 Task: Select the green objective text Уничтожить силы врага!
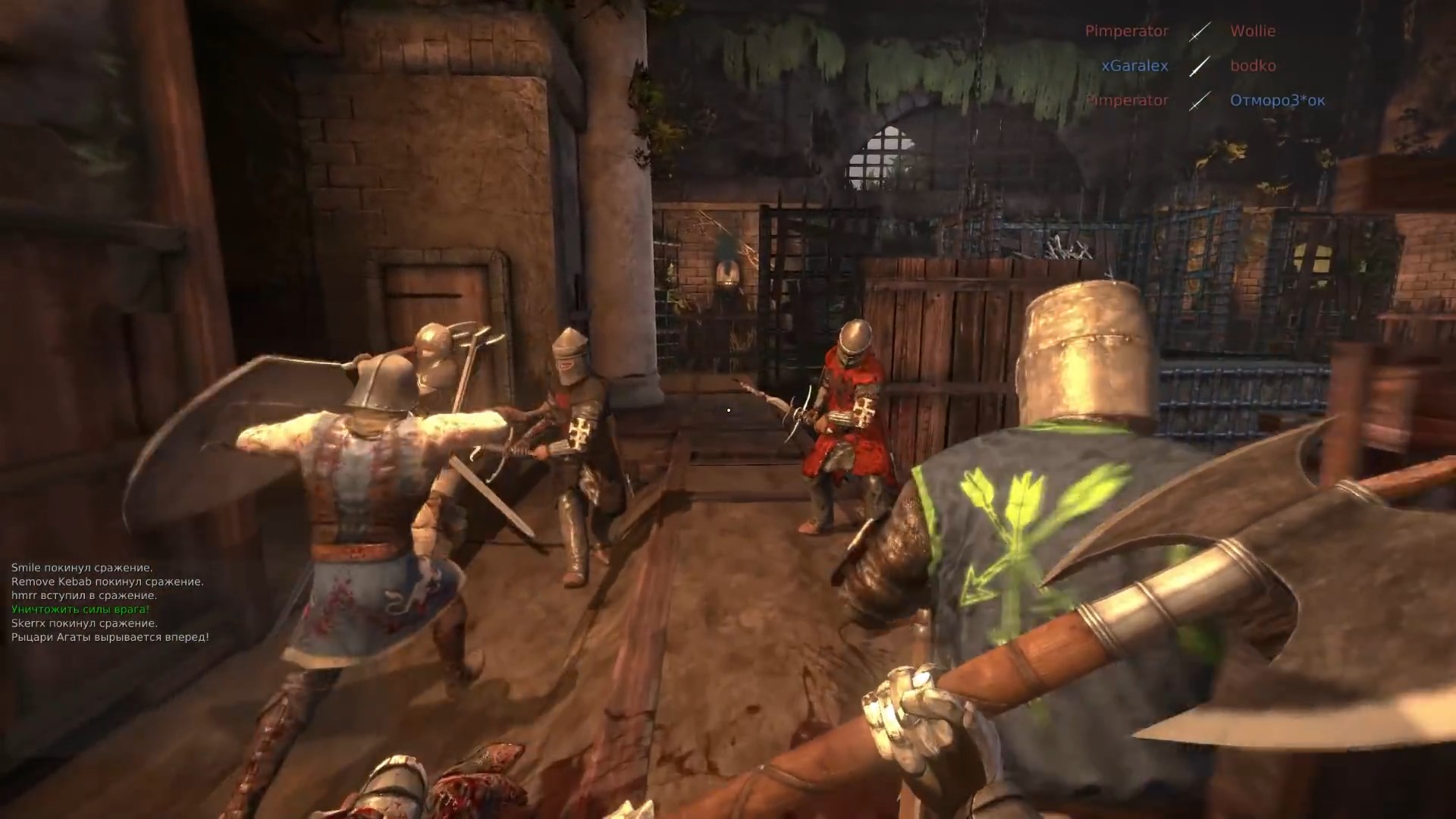78,610
